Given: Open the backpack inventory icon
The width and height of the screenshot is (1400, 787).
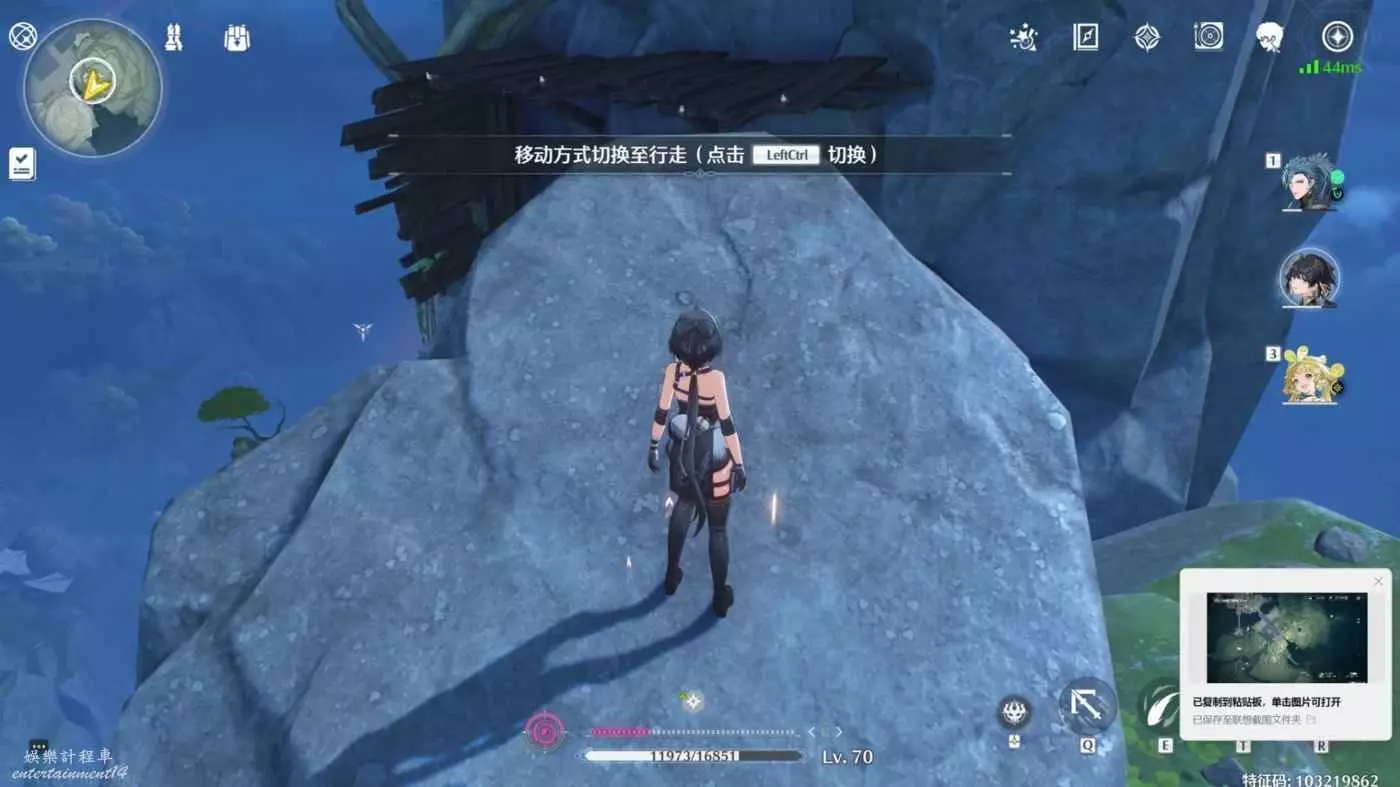Looking at the screenshot, I should 237,38.
